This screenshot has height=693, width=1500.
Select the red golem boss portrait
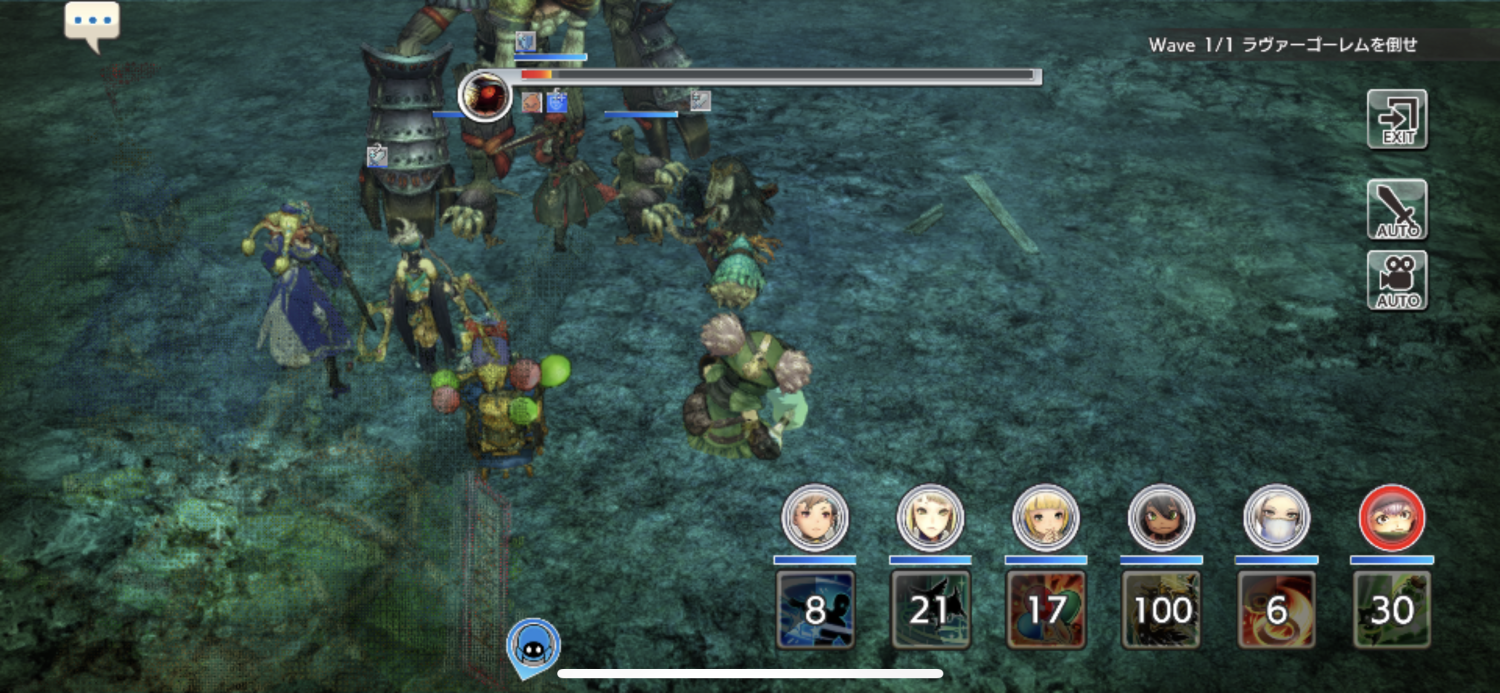[486, 96]
